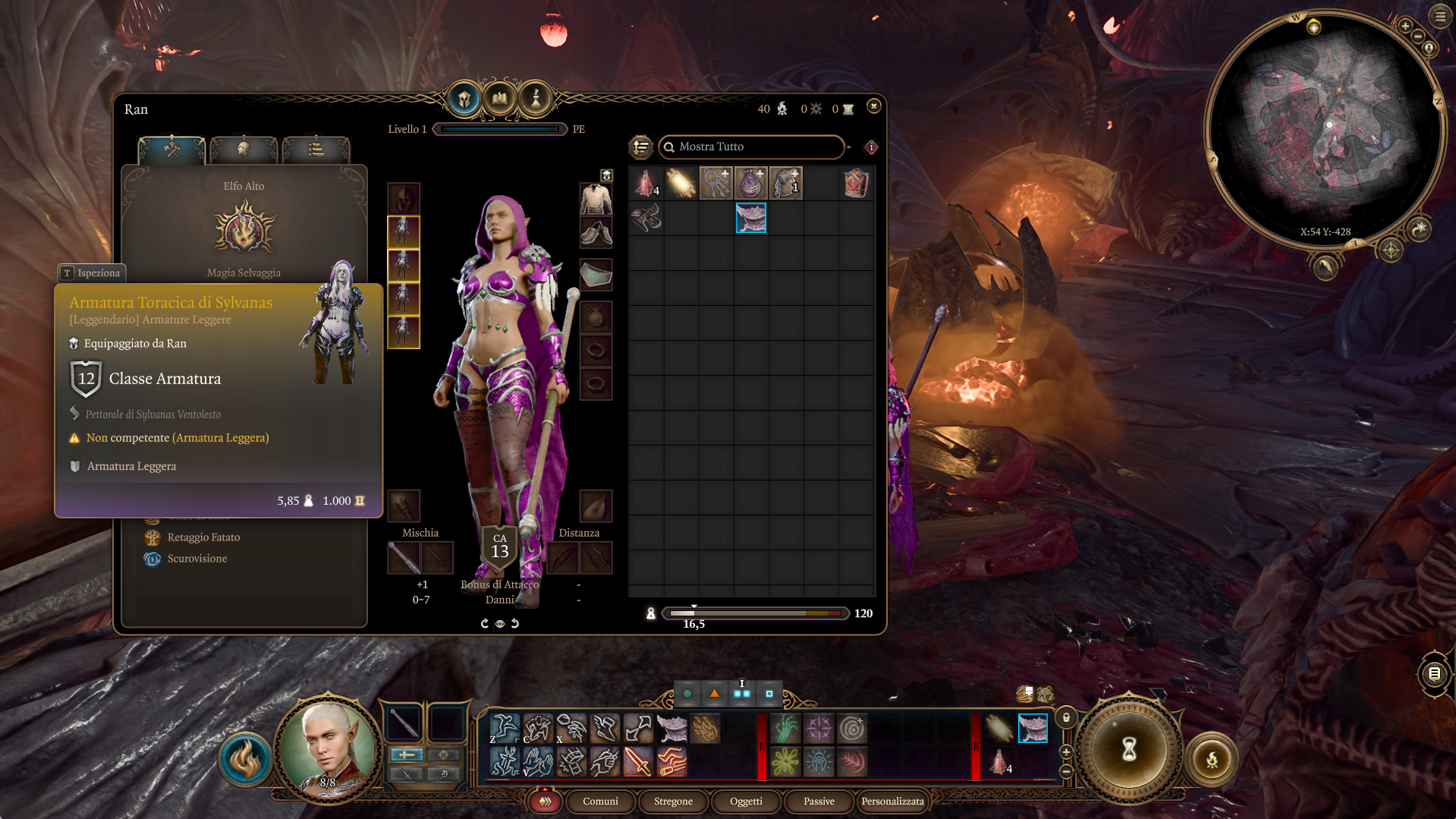Select the red potion stack in inventory
Screen dimensions: 1456x819
tap(646, 184)
